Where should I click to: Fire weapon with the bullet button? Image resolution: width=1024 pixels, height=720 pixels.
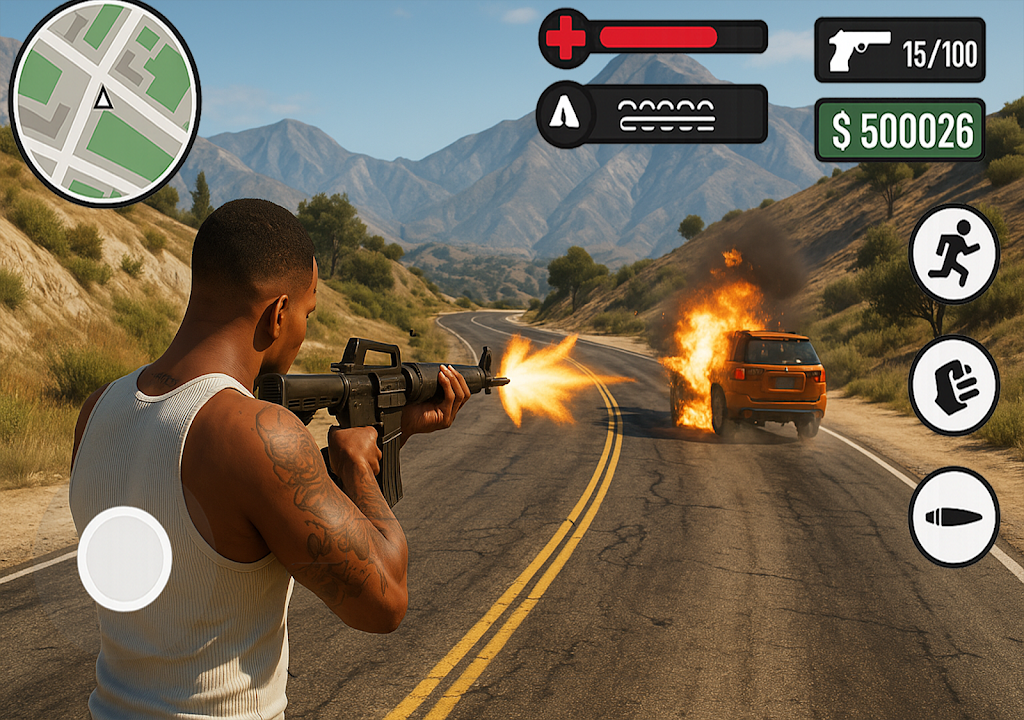[x=953, y=516]
